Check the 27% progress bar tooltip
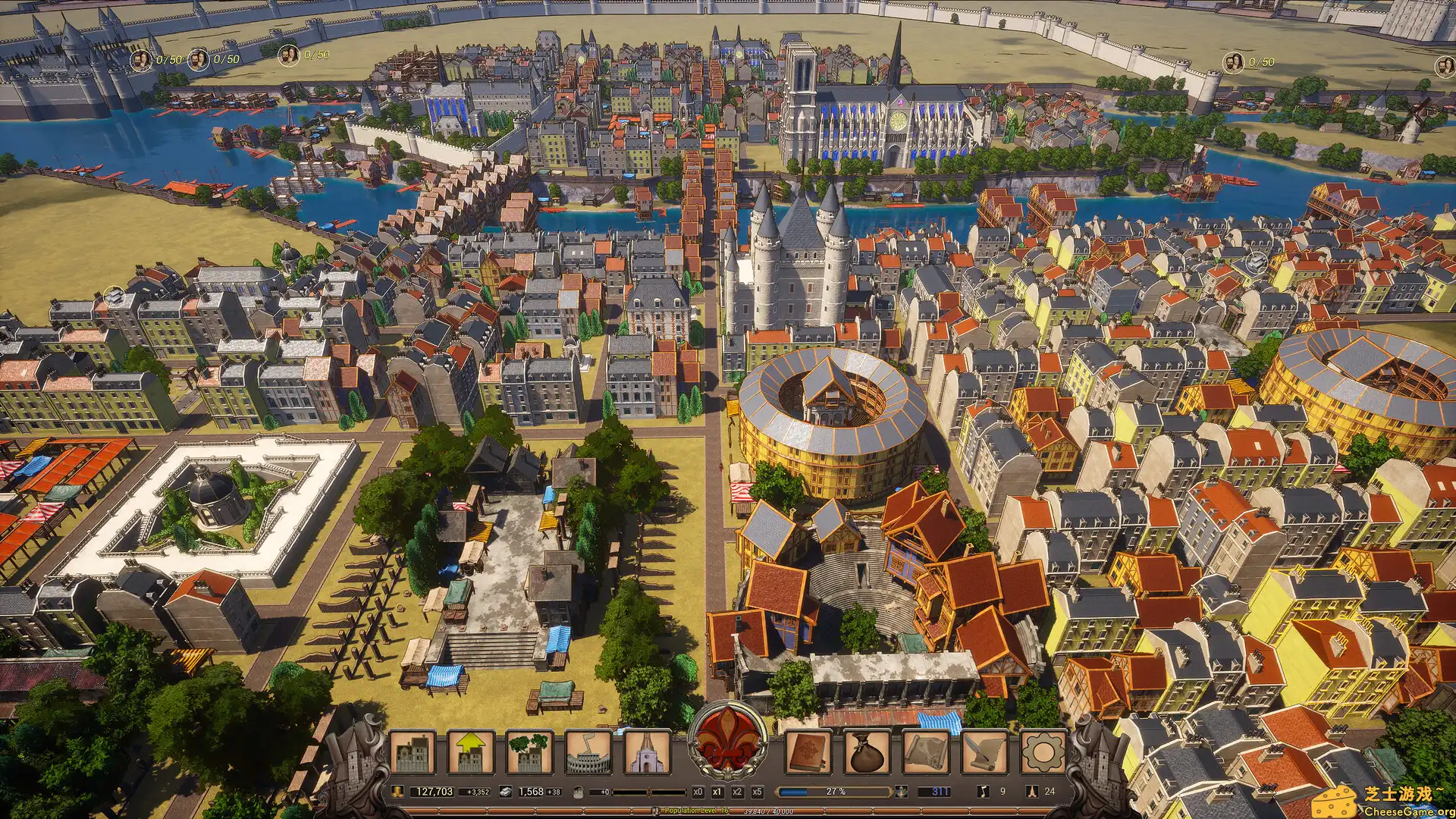The height and width of the screenshot is (819, 1456). pos(835,790)
